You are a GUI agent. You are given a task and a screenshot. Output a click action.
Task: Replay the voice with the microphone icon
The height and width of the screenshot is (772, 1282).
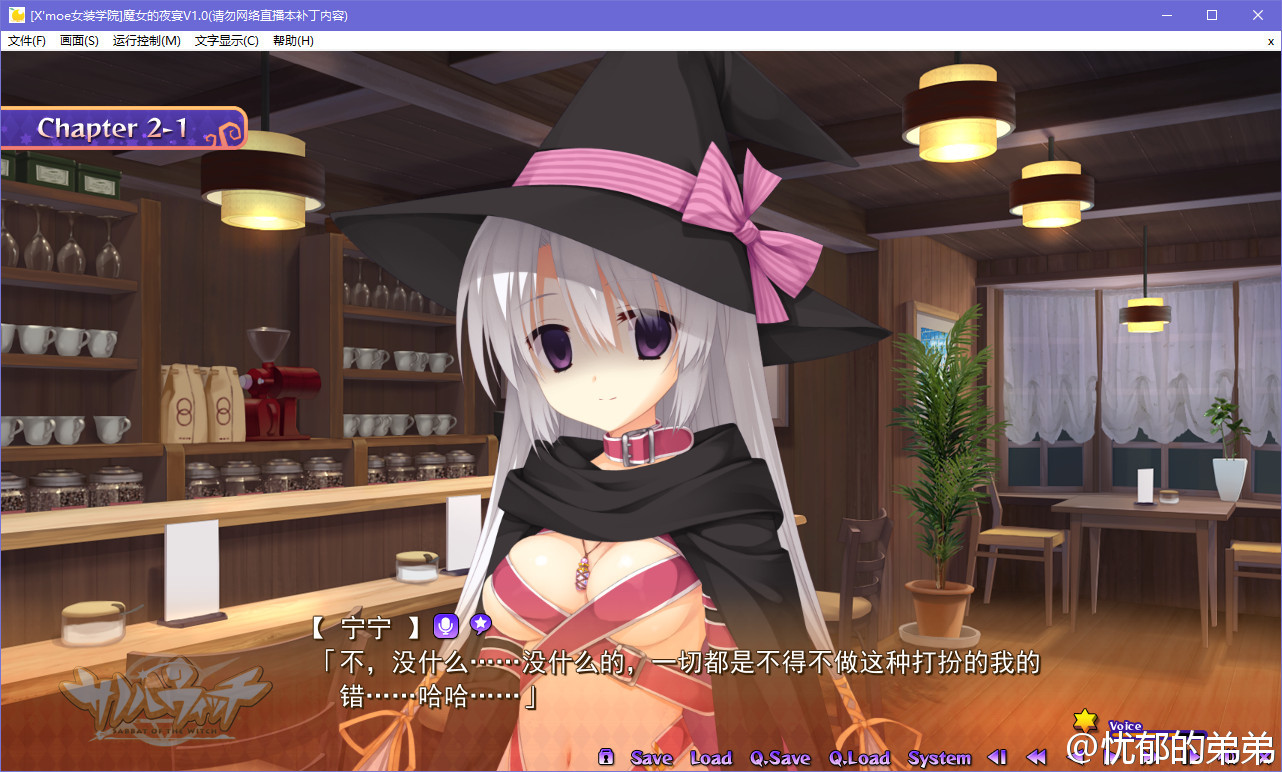tap(445, 626)
